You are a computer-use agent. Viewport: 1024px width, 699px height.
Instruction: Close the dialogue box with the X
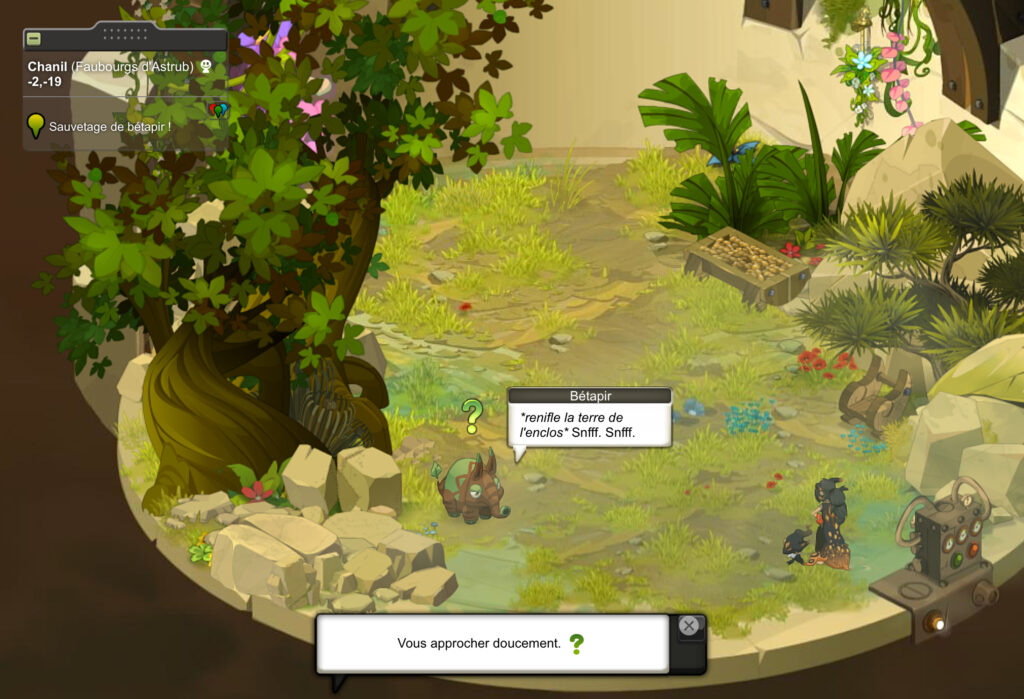click(x=688, y=626)
